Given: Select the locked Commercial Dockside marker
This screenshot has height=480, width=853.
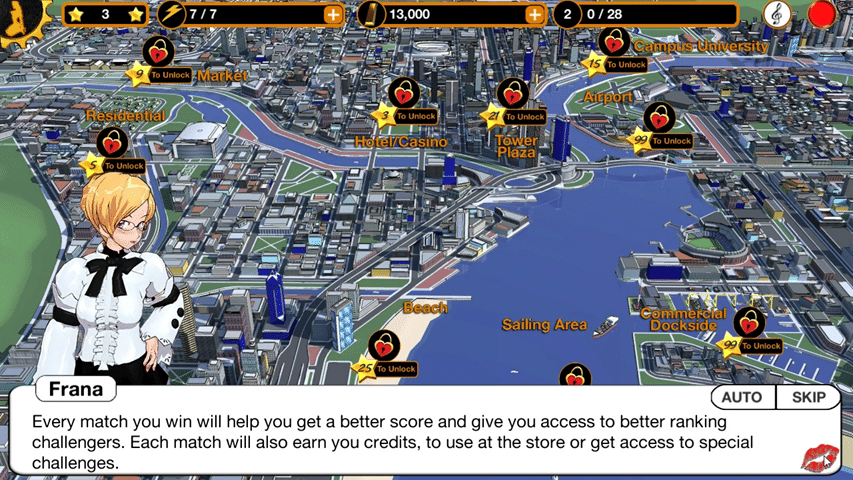Looking at the screenshot, I should 748,323.
